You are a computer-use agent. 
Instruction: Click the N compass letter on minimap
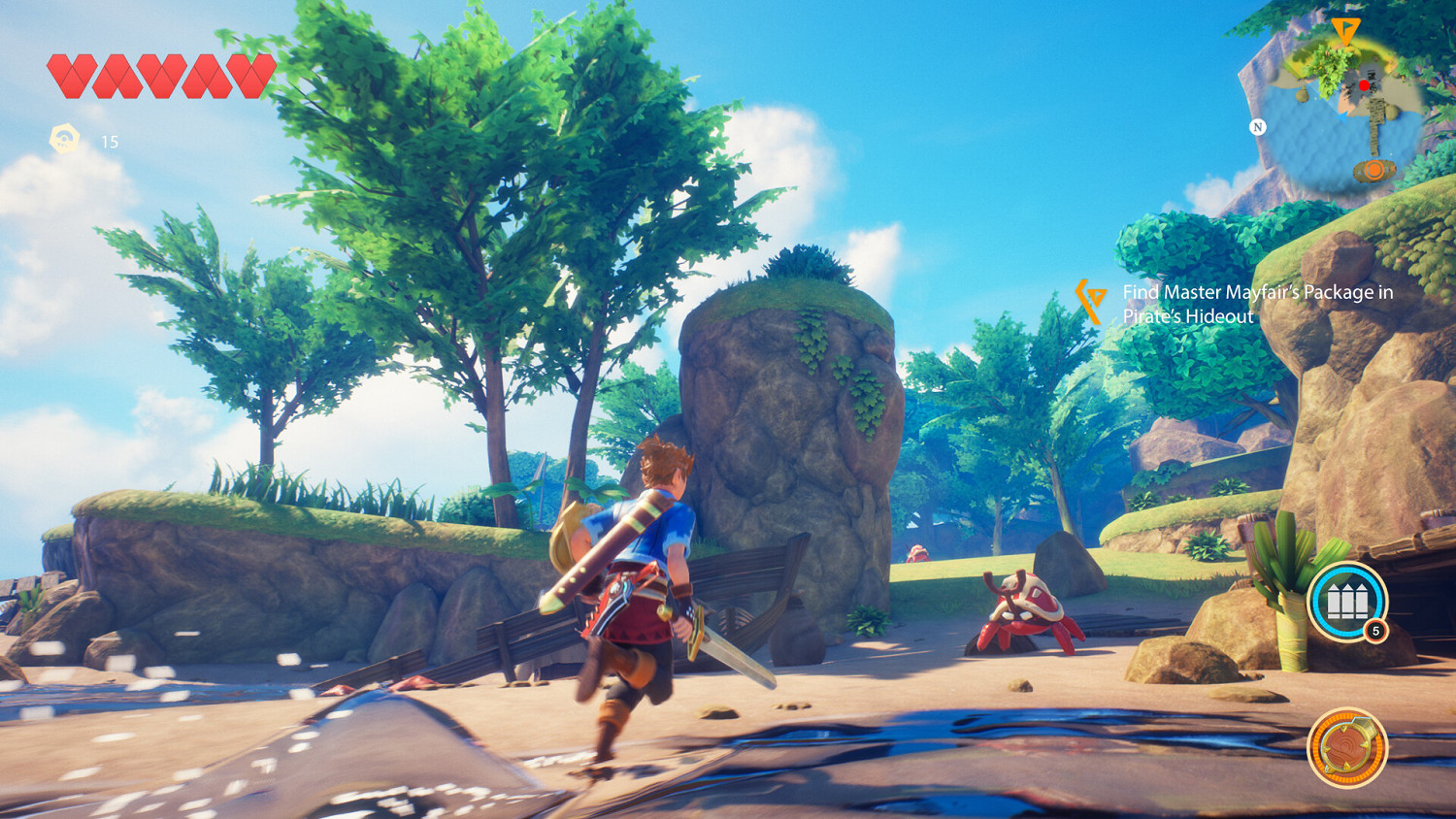(x=1258, y=127)
